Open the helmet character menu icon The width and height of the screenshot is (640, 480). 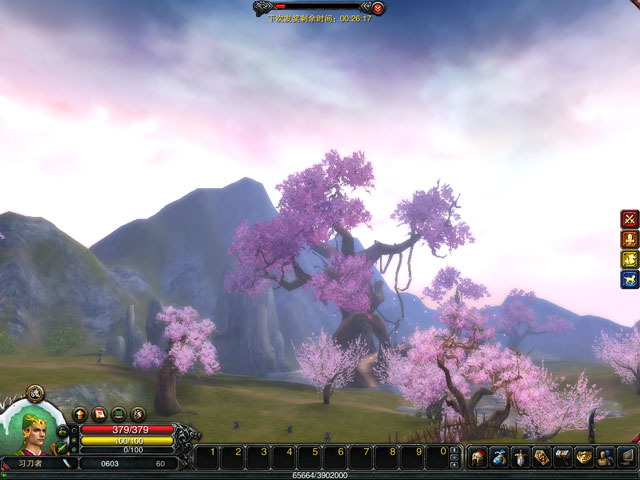[477, 457]
